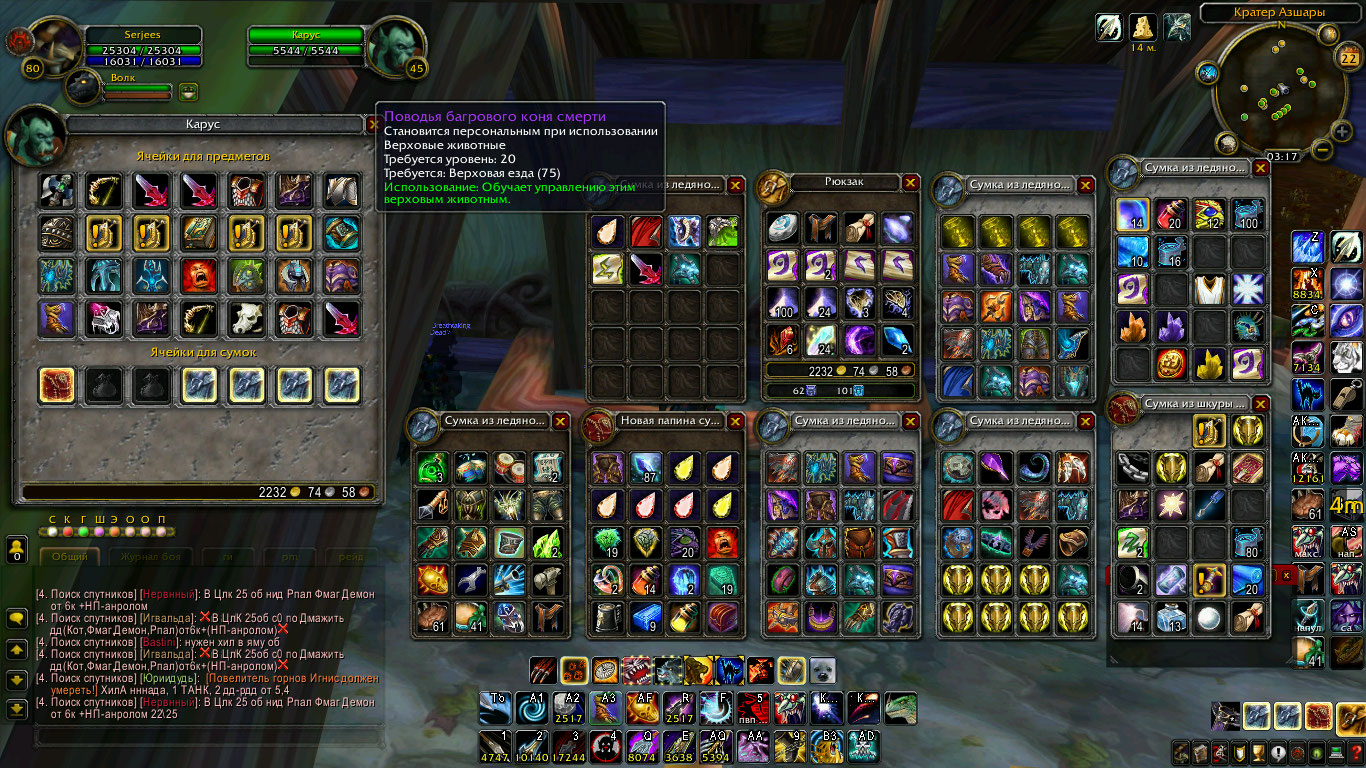Select the cheese buff icon

[x=1143, y=27]
